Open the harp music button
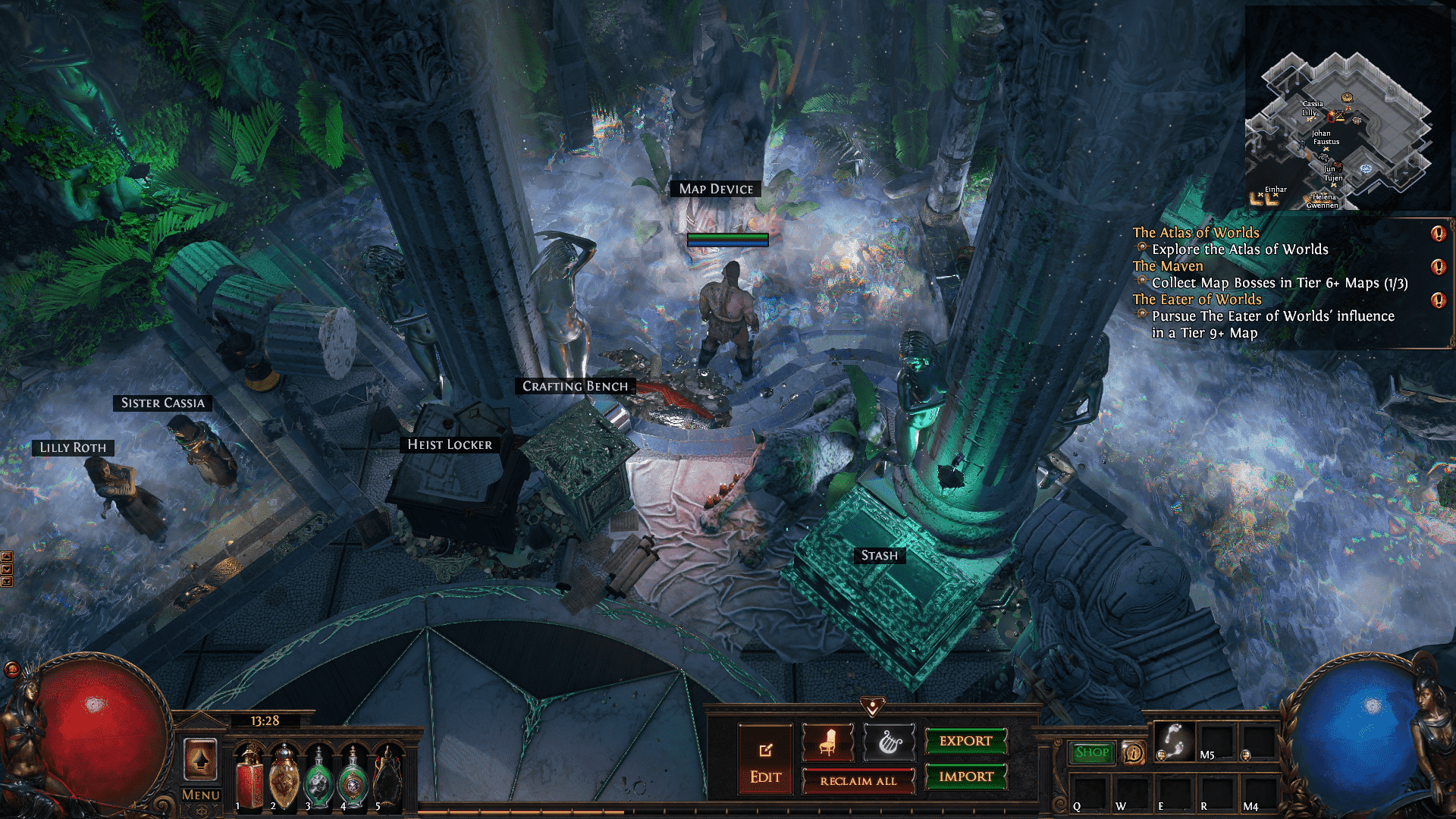This screenshot has width=1456, height=819. (x=889, y=742)
